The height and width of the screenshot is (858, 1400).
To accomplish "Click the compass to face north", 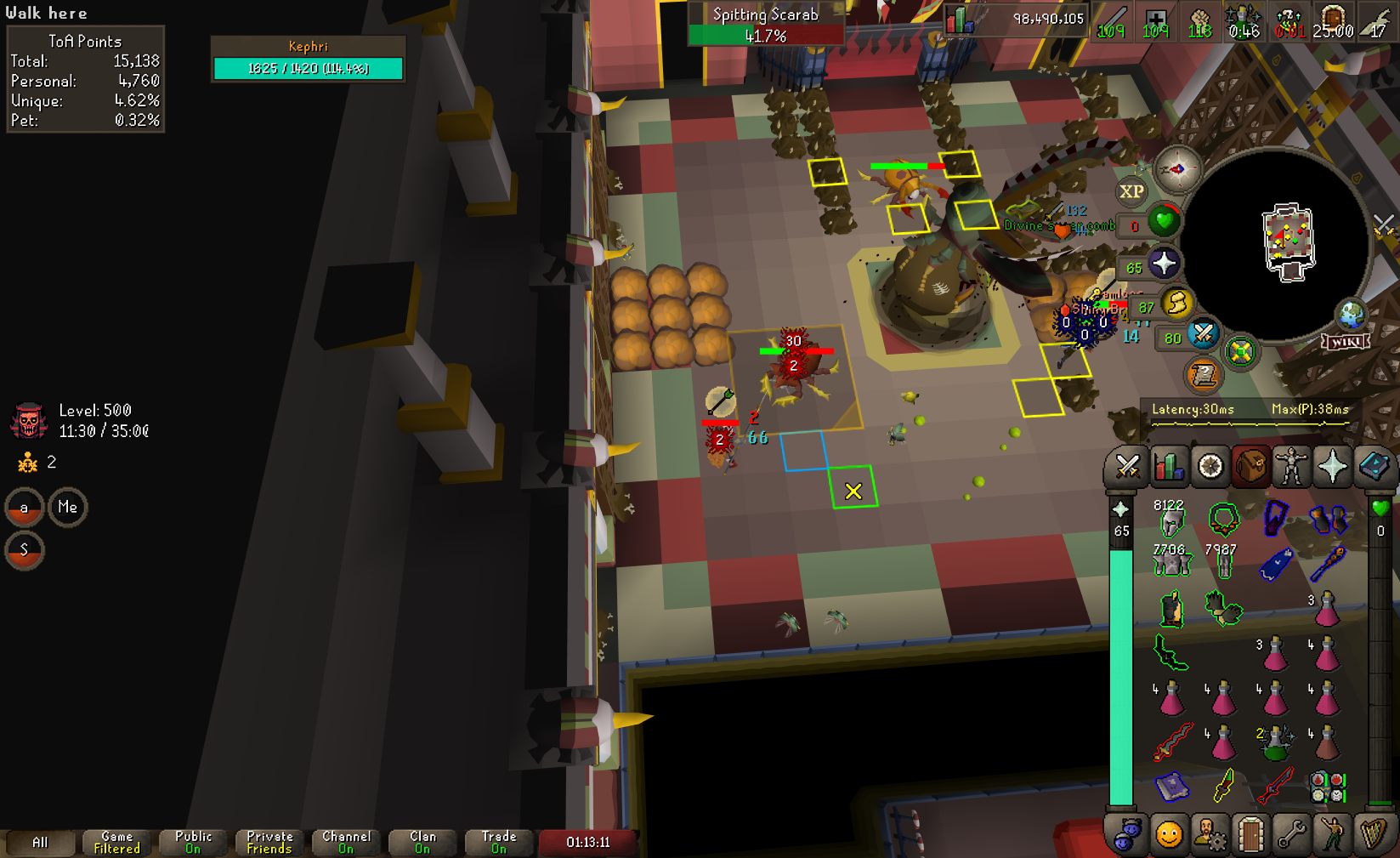I will pyautogui.click(x=1177, y=169).
